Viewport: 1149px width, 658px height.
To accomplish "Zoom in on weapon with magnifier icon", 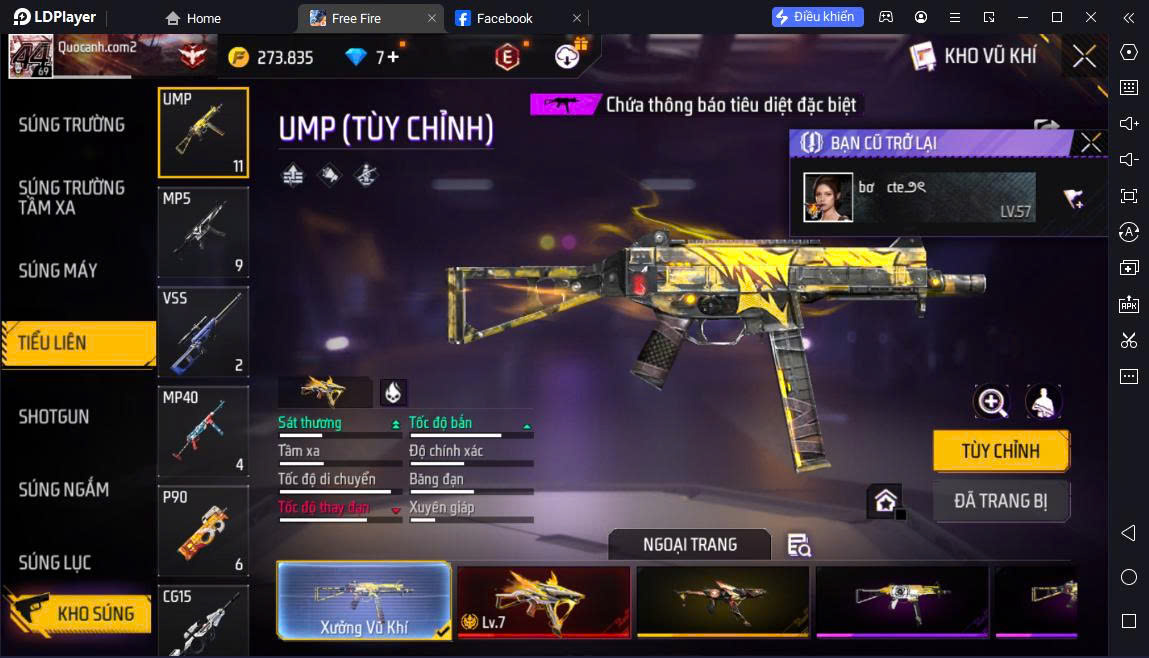I will coord(992,402).
